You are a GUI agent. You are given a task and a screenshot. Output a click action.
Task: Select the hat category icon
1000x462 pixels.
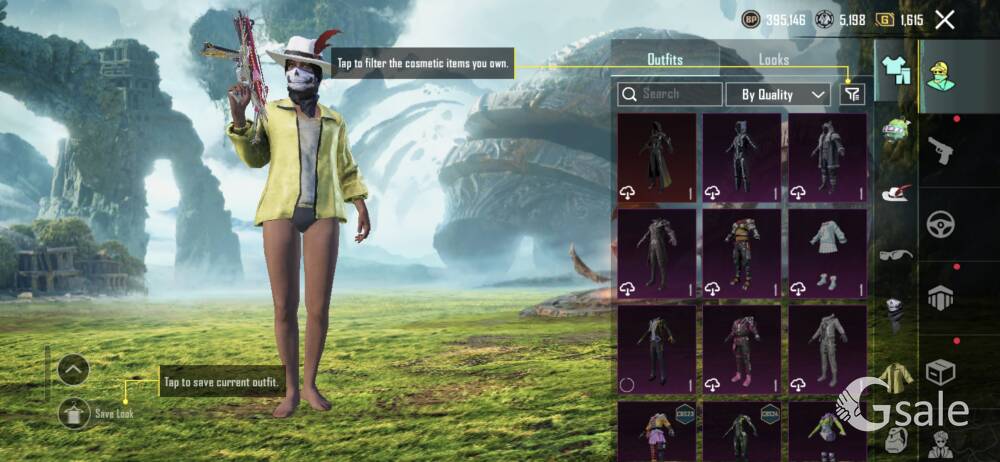(895, 191)
